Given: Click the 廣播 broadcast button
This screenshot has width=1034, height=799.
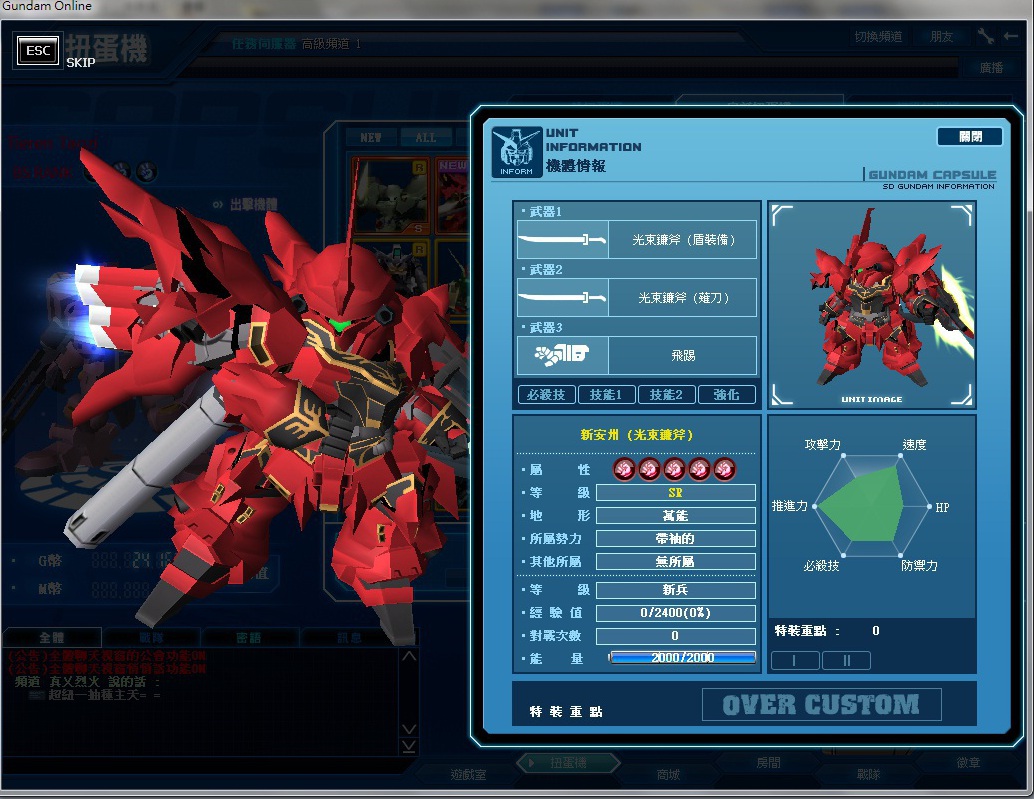Looking at the screenshot, I should [992, 69].
